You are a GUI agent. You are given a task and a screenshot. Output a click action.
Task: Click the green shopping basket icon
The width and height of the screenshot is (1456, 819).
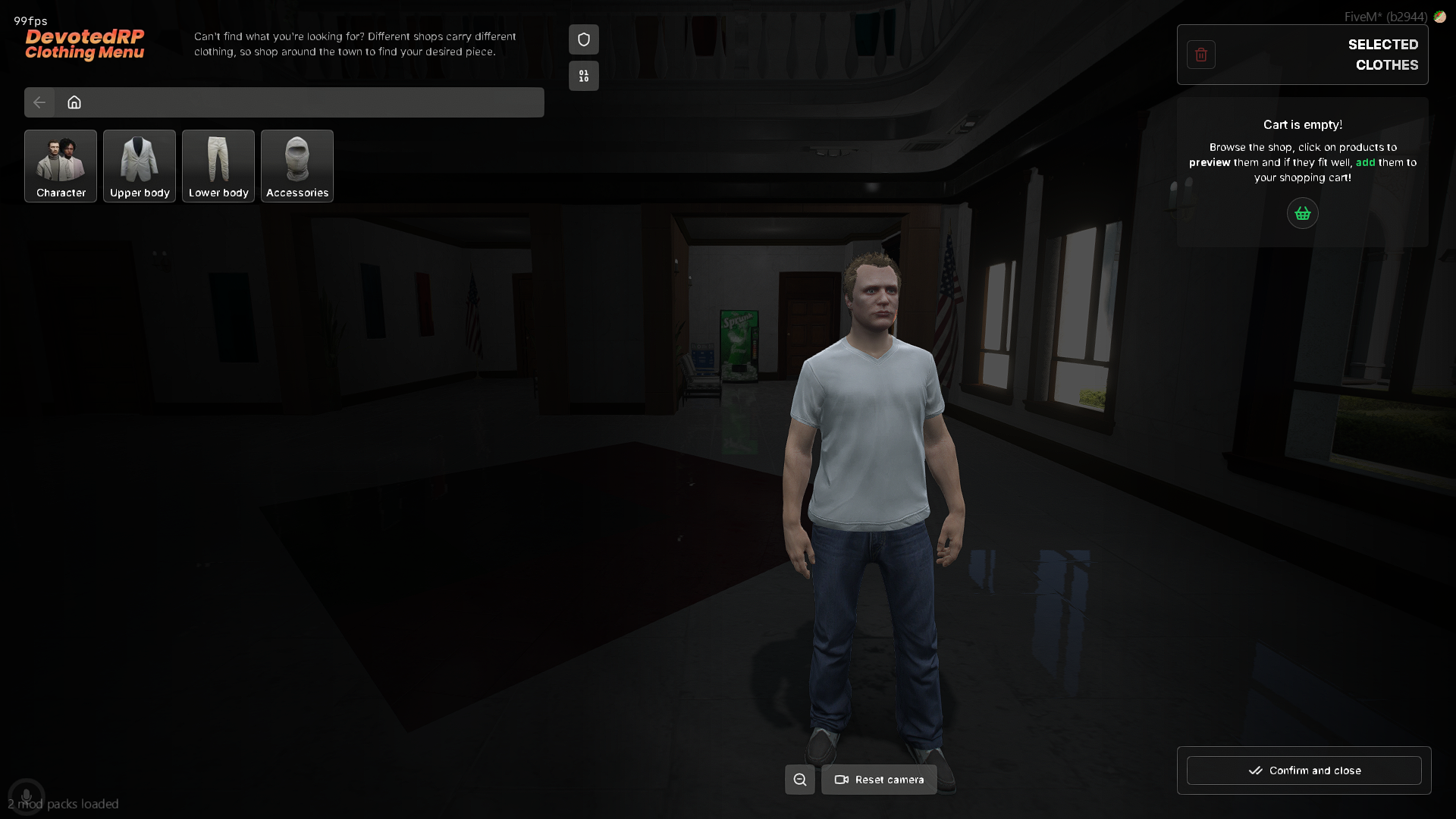1302,213
